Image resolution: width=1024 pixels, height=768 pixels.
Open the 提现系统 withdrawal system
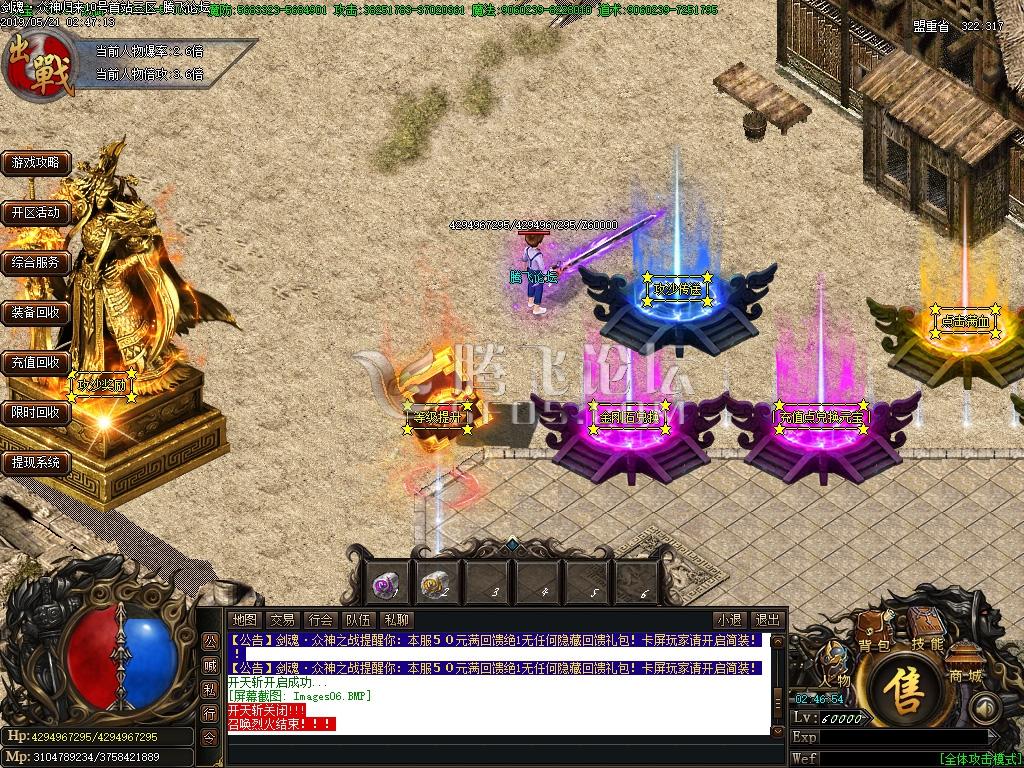pos(36,462)
